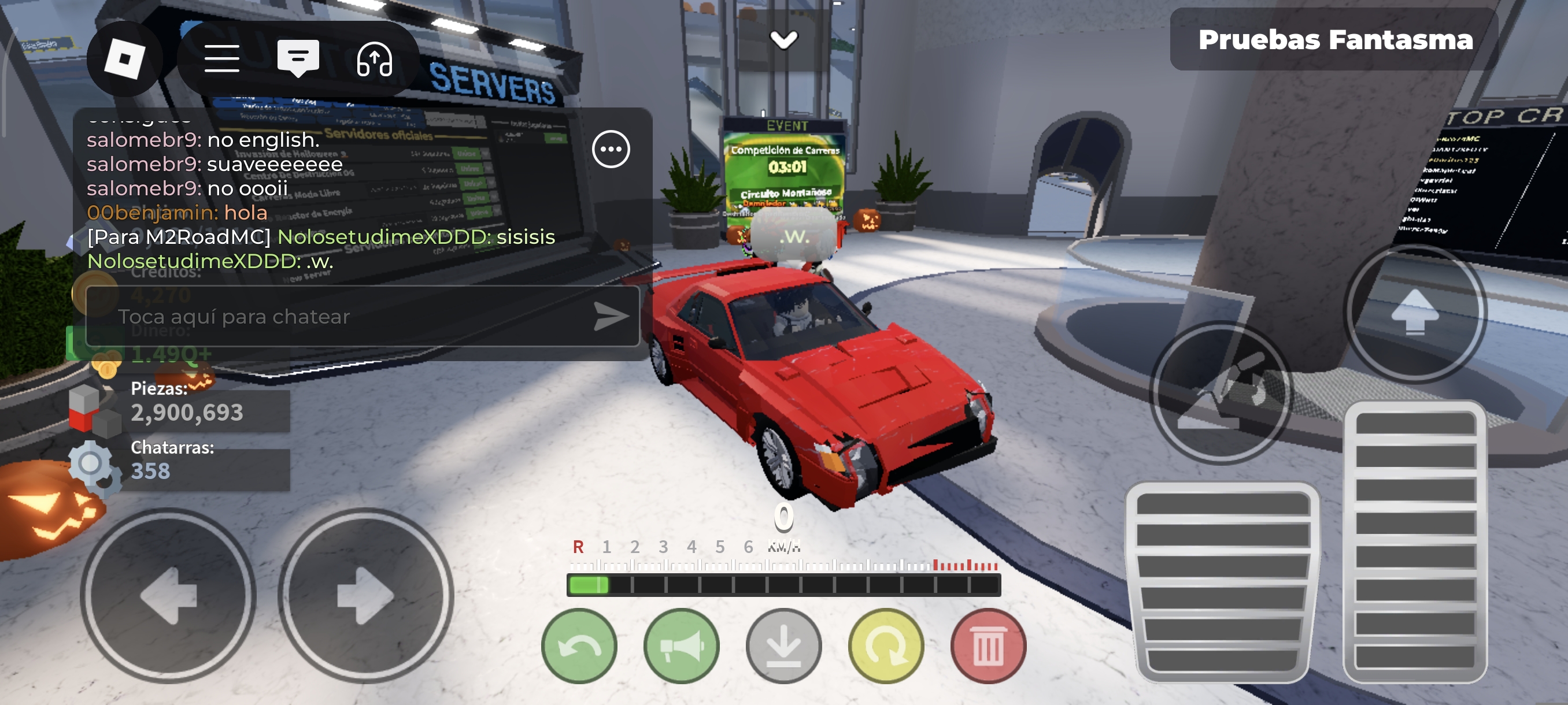The width and height of the screenshot is (1568, 705).
Task: Tap the green undo arrow button
Action: pyautogui.click(x=579, y=646)
